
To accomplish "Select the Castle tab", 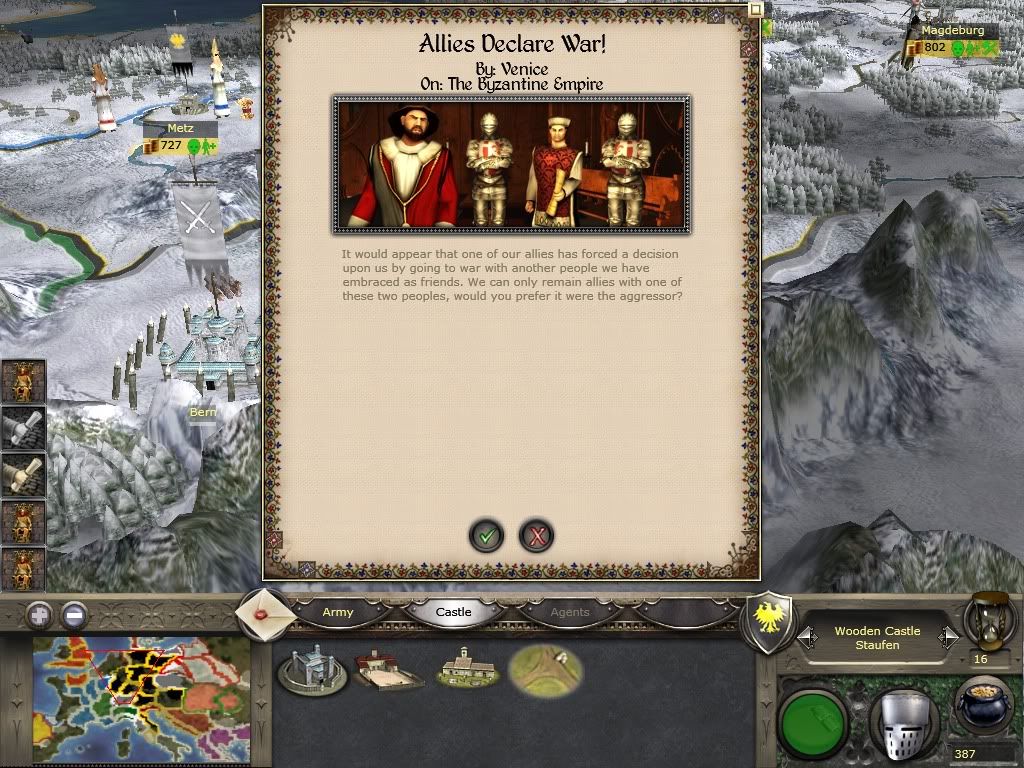I will tap(453, 612).
